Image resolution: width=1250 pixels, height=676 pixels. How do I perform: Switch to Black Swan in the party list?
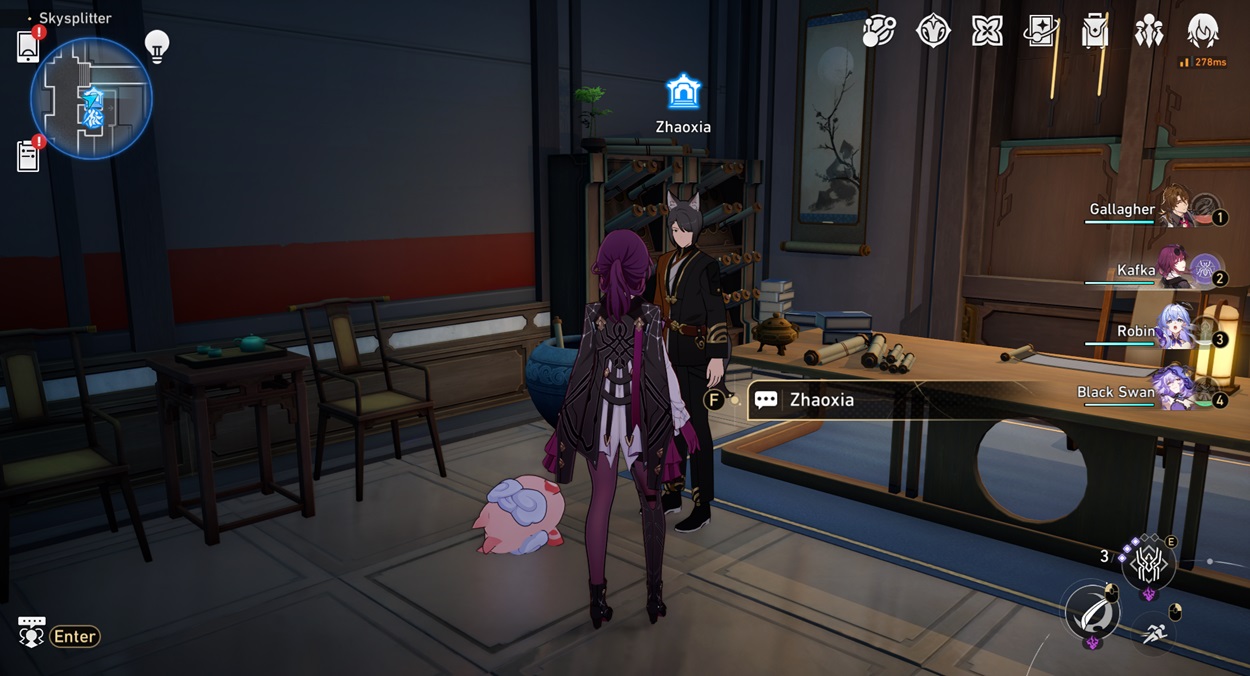pyautogui.click(x=1174, y=392)
